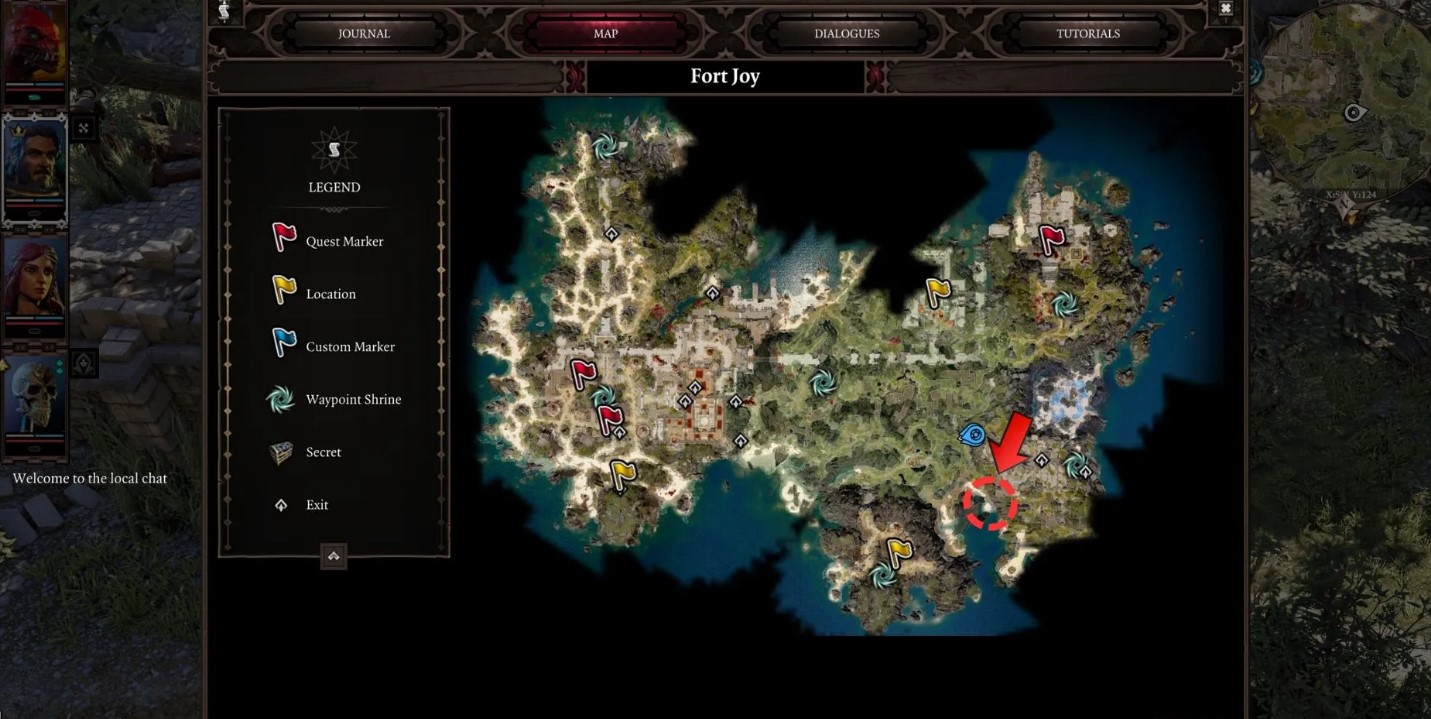Close the map window
The width and height of the screenshot is (1431, 719).
click(x=1225, y=9)
